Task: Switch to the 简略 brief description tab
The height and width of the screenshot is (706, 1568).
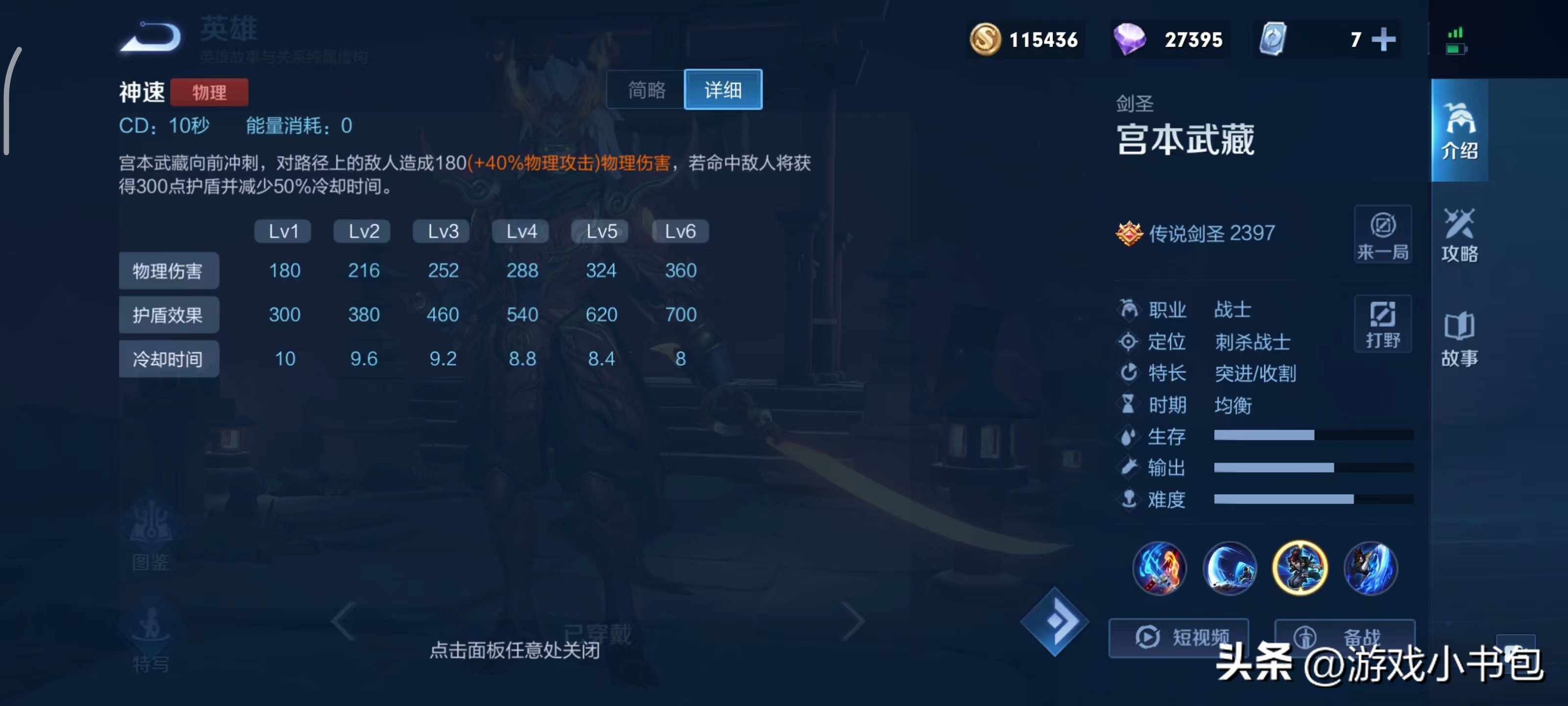Action: tap(646, 90)
